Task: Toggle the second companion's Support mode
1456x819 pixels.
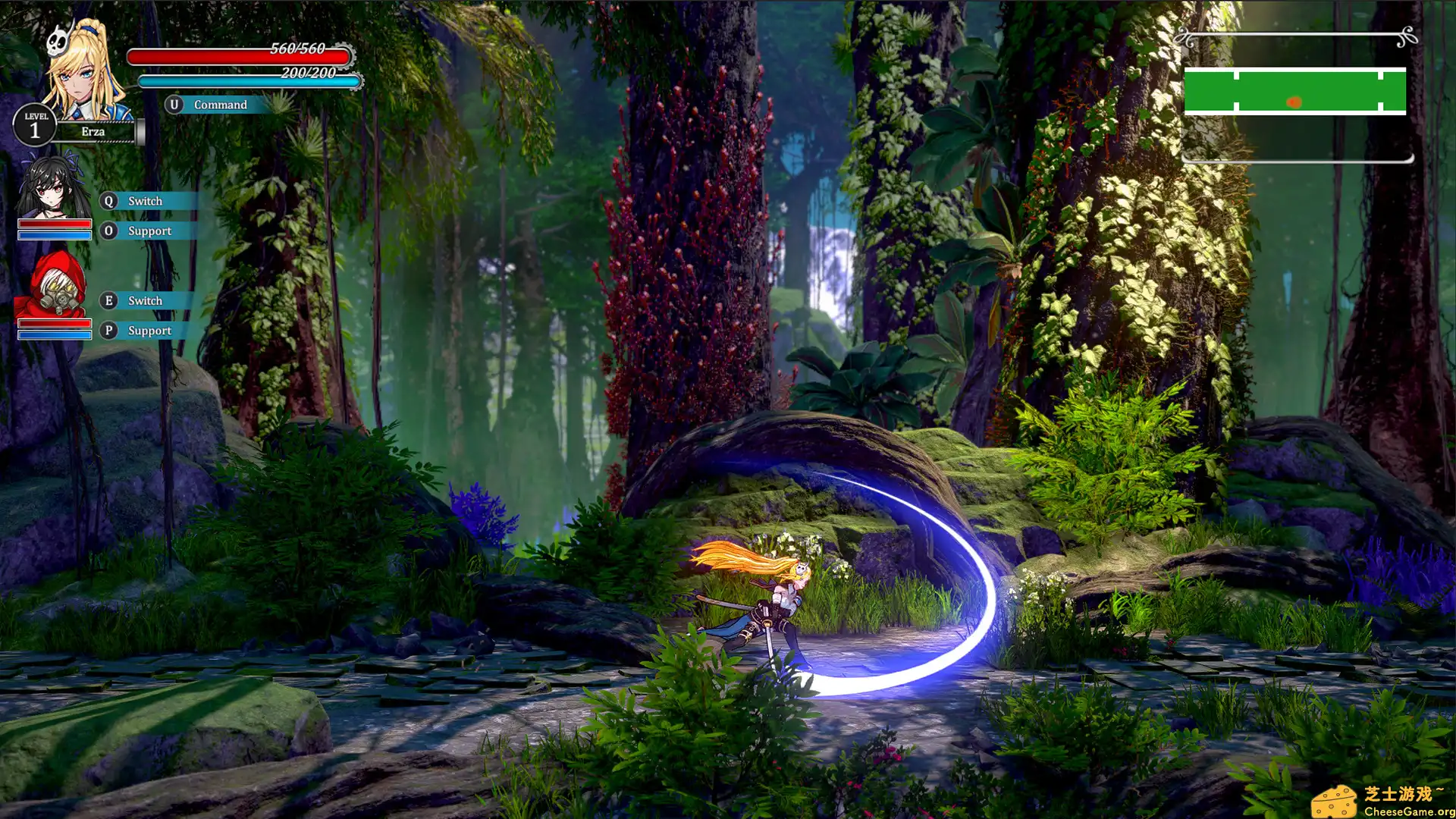Action: [149, 331]
